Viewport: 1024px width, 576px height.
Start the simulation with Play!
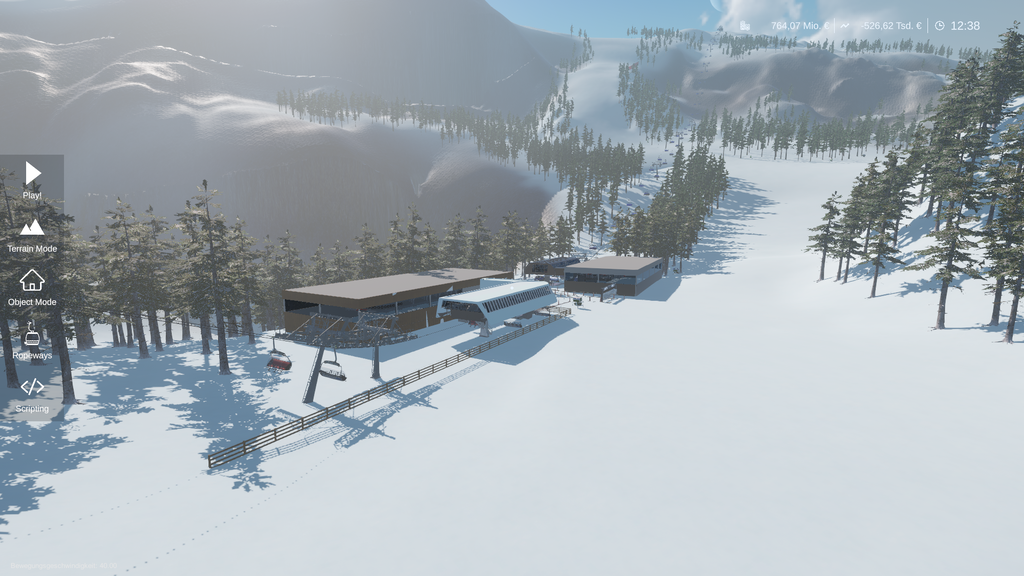tap(32, 178)
